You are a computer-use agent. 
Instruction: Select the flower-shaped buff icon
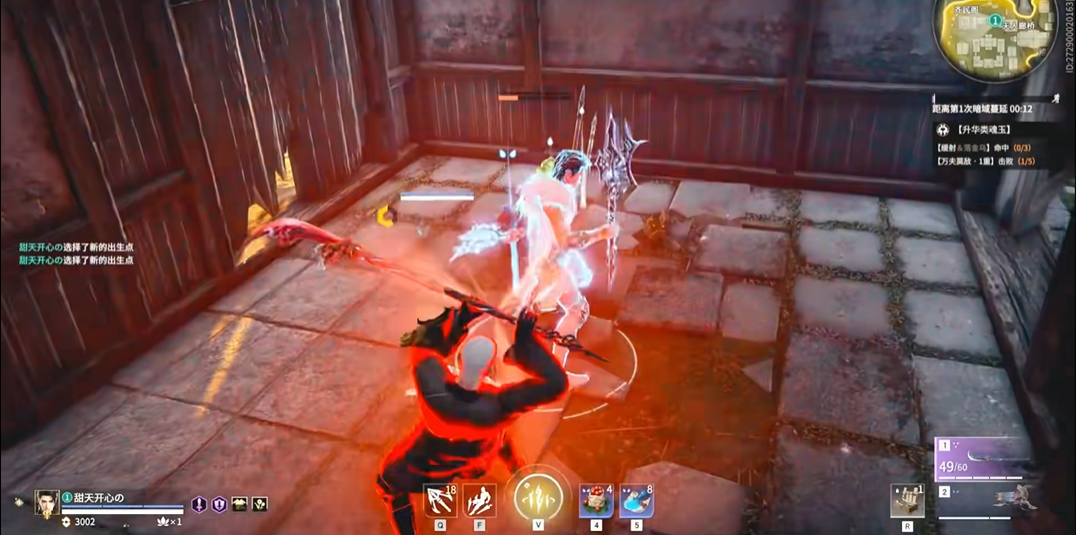(260, 504)
